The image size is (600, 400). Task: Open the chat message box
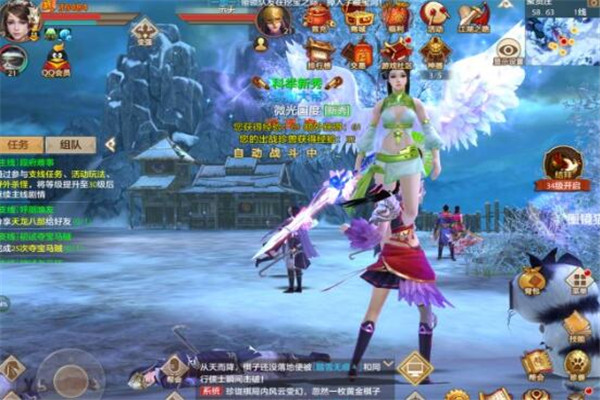click(x=290, y=374)
